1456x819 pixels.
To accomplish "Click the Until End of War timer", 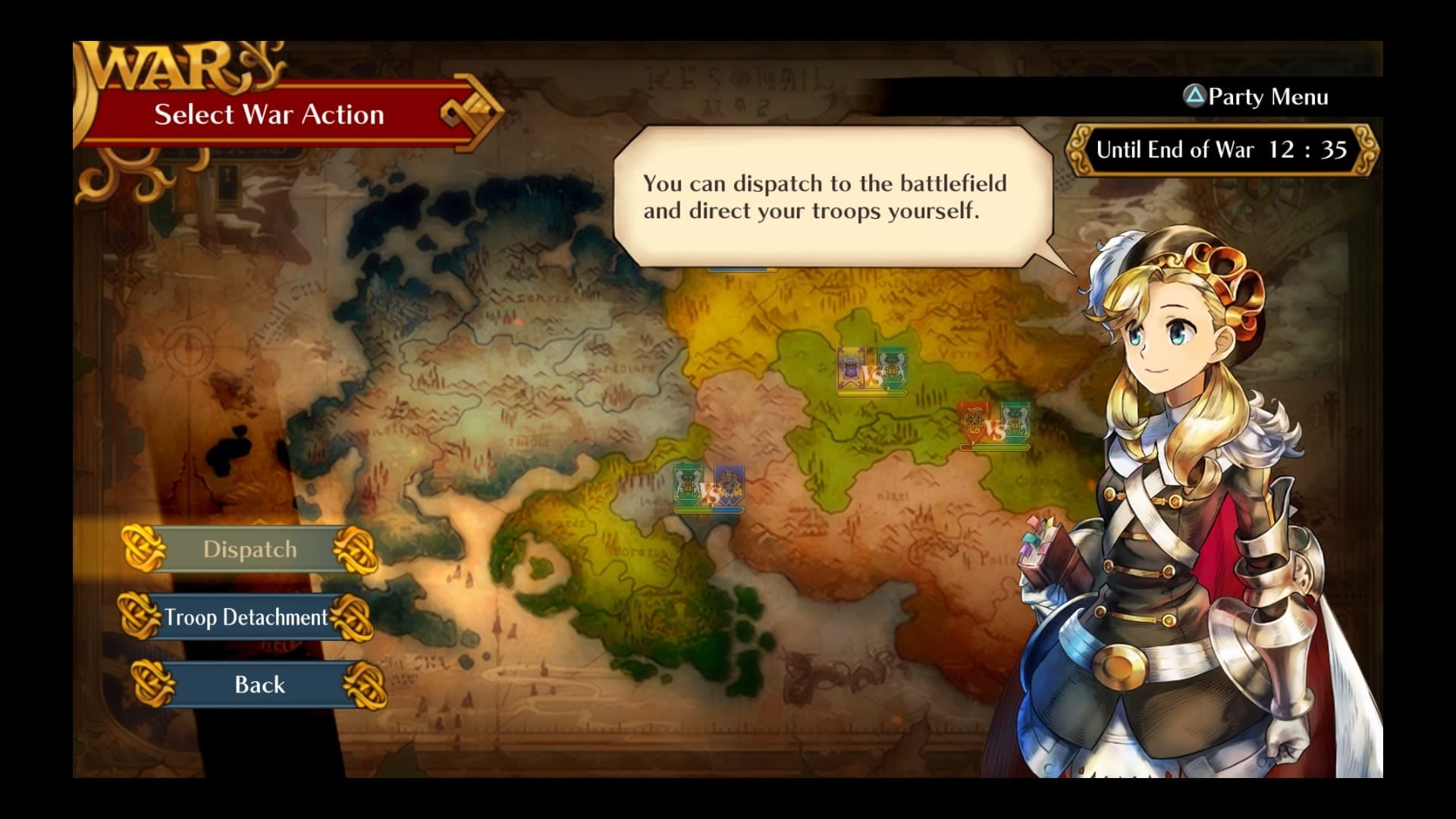I will (1221, 149).
